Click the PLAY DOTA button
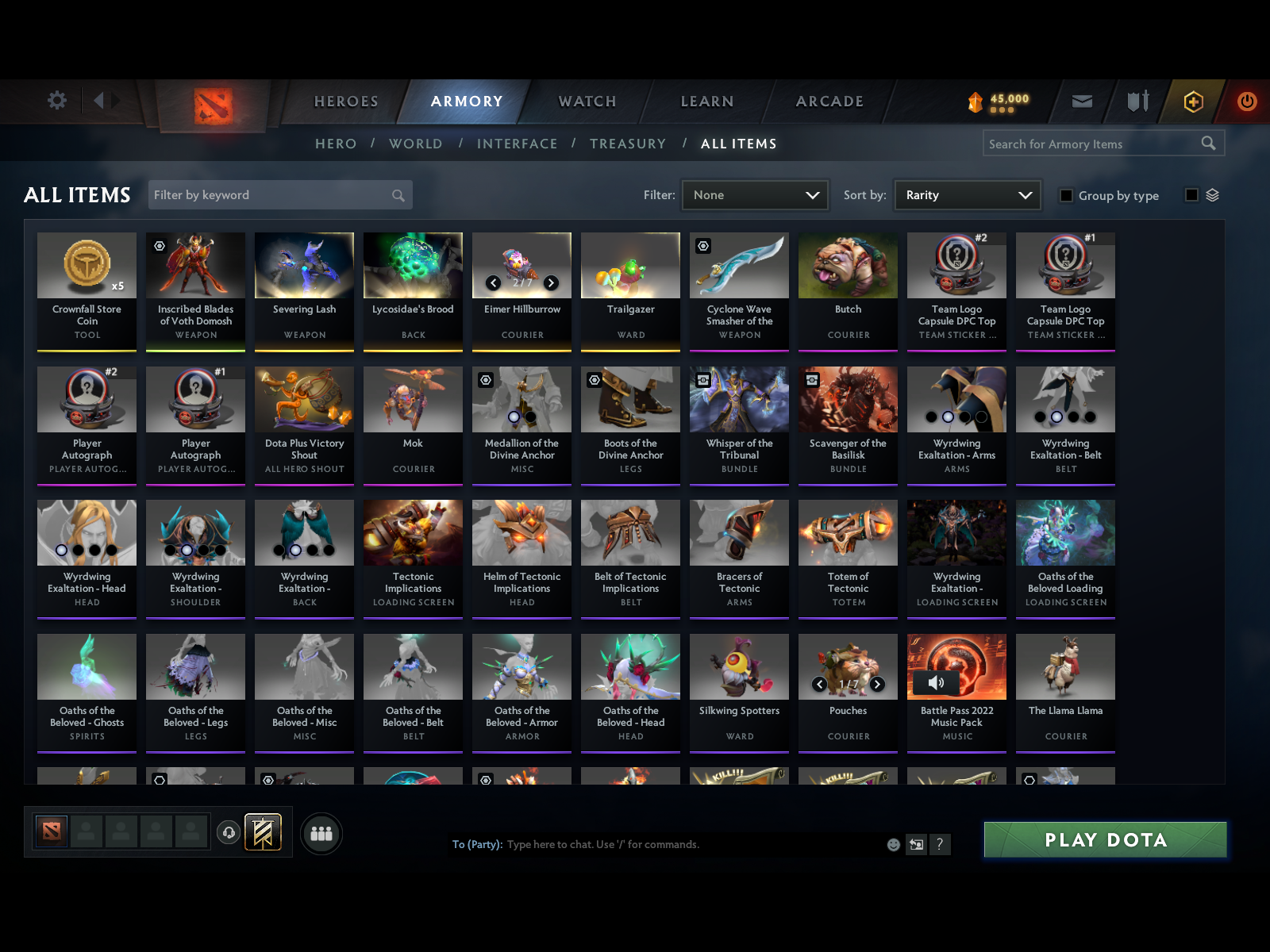The height and width of the screenshot is (952, 1270). click(1106, 839)
